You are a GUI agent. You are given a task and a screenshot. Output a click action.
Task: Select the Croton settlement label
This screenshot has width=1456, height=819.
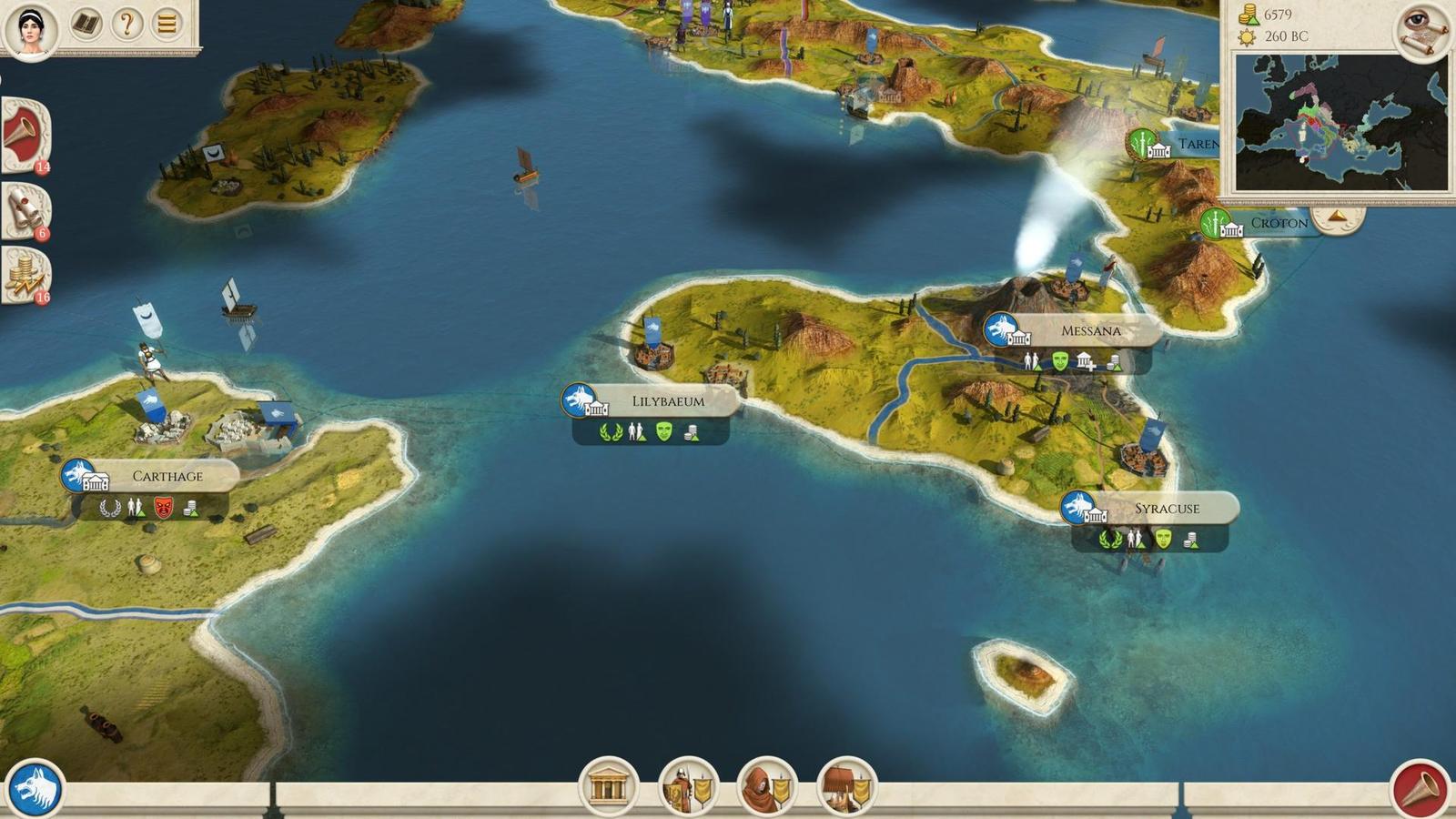point(1278,223)
